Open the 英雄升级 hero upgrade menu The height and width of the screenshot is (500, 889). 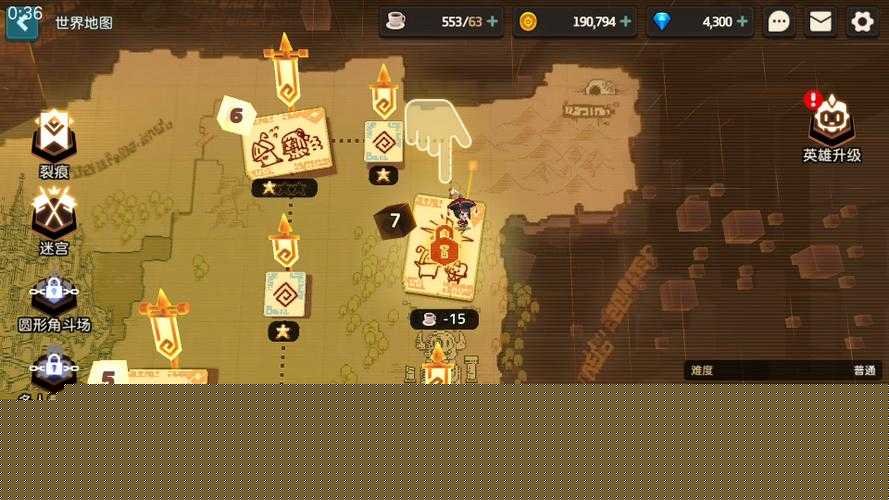831,127
